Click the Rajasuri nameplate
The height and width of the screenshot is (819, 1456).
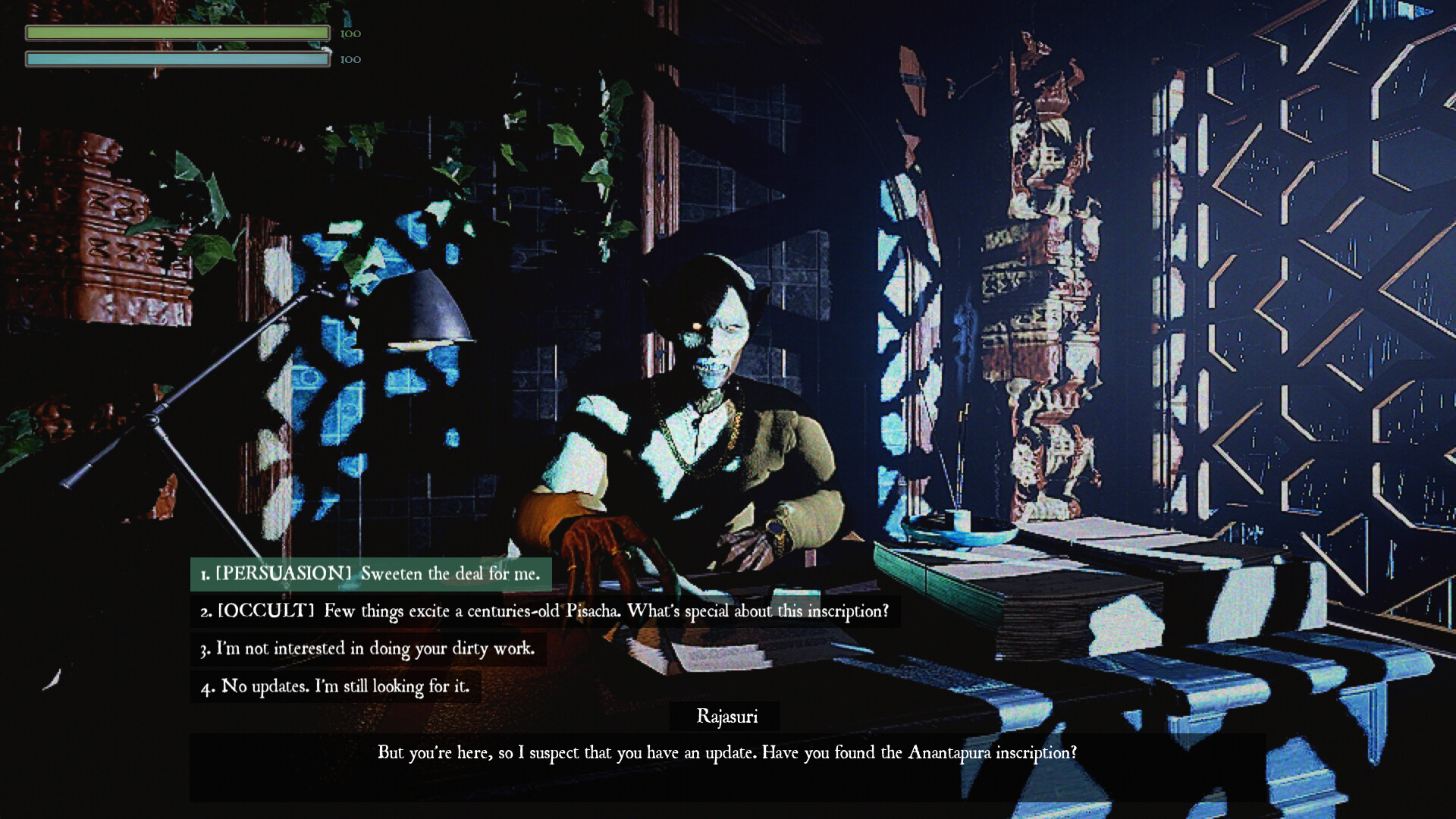click(726, 716)
